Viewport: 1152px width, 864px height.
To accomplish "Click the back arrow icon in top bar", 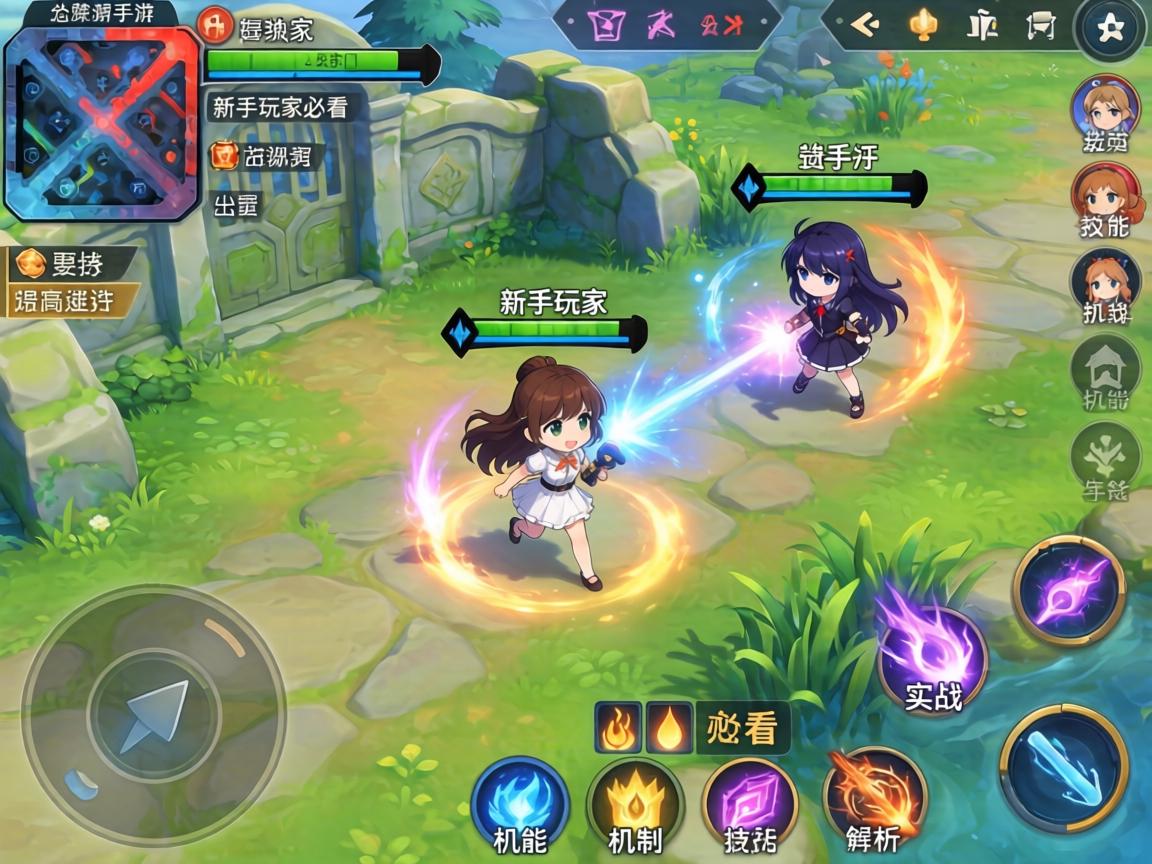I will point(864,26).
